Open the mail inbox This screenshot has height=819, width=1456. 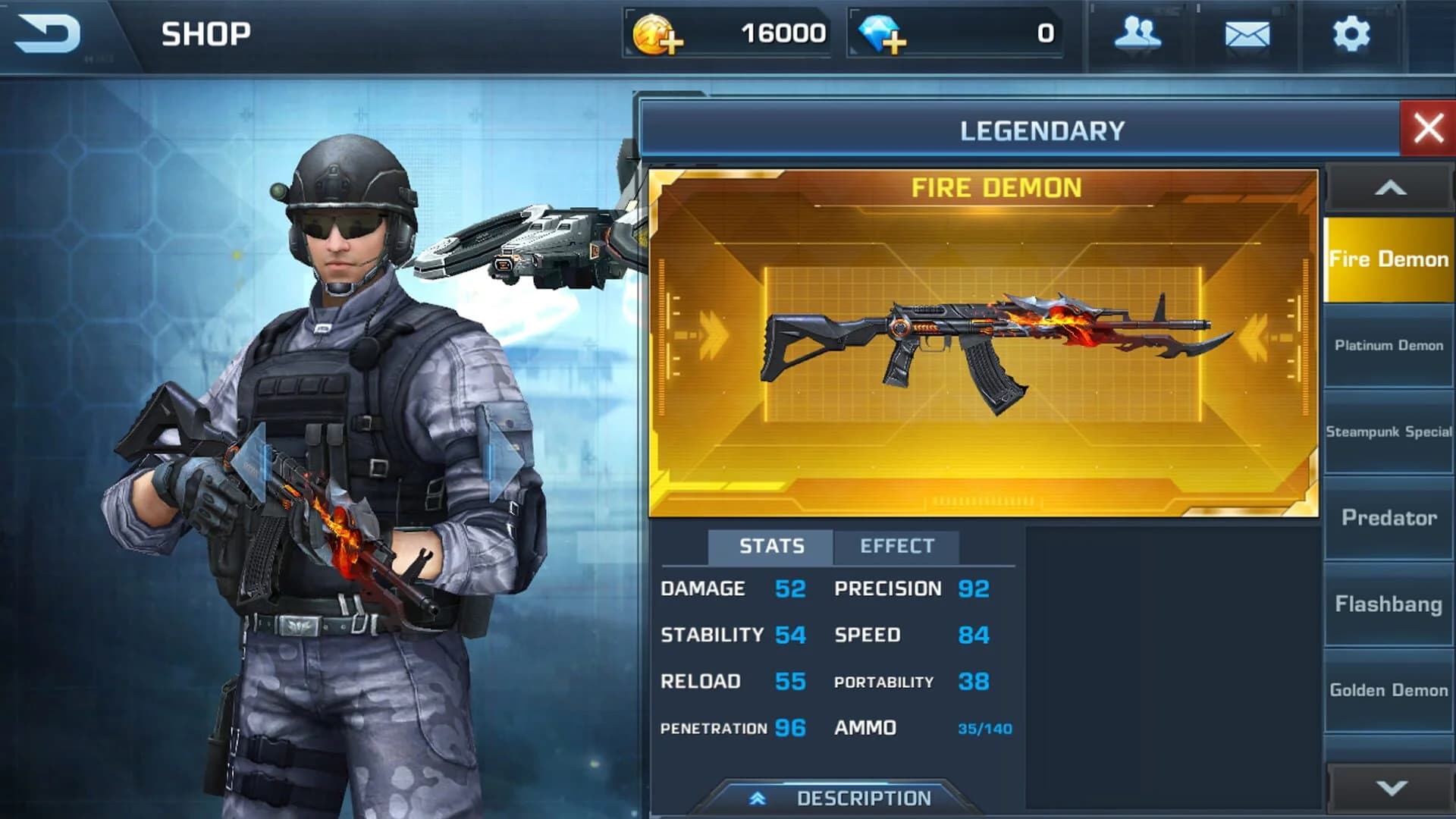point(1249,34)
